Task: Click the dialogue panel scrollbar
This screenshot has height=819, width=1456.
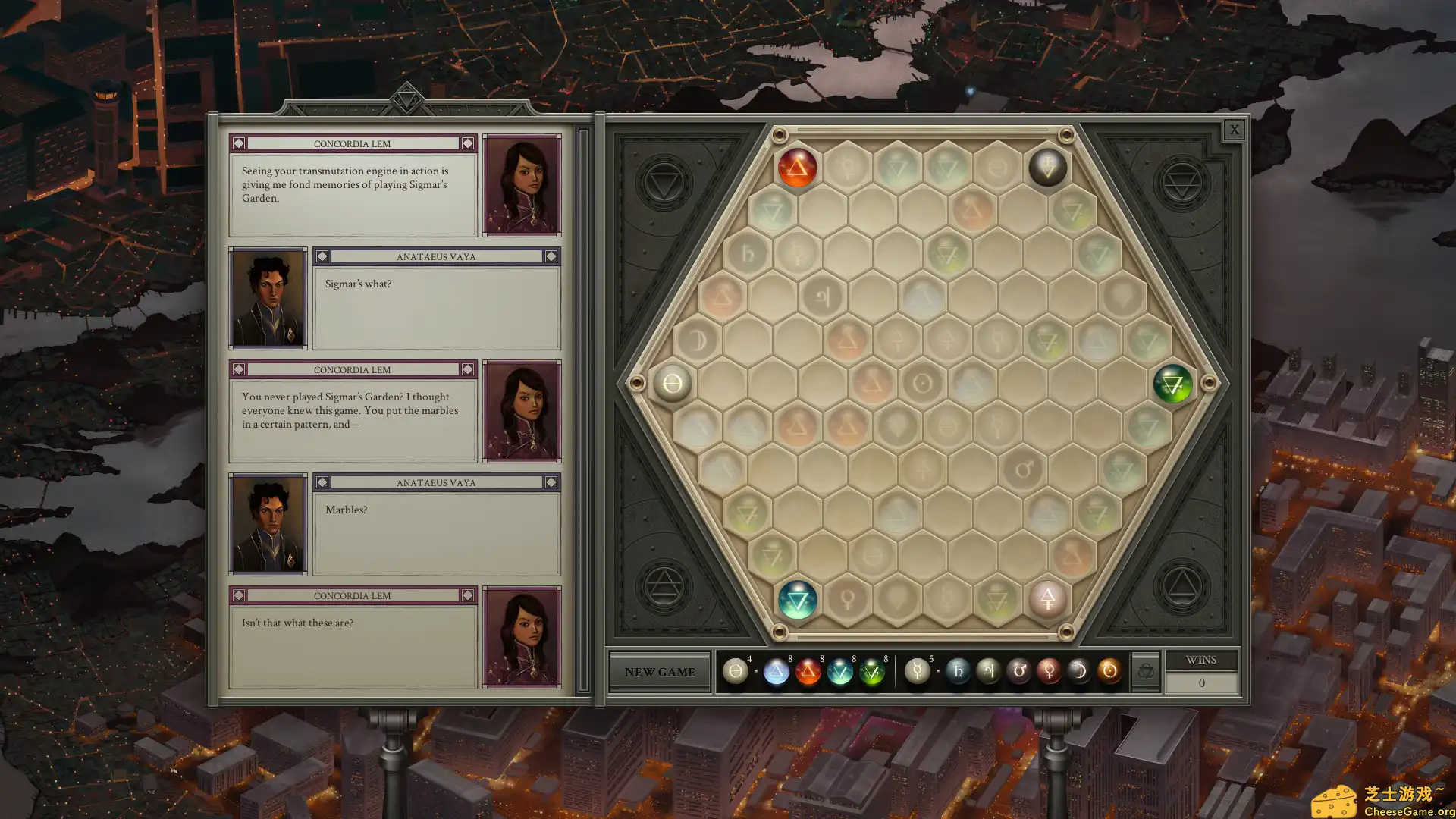Action: pyautogui.click(x=583, y=409)
